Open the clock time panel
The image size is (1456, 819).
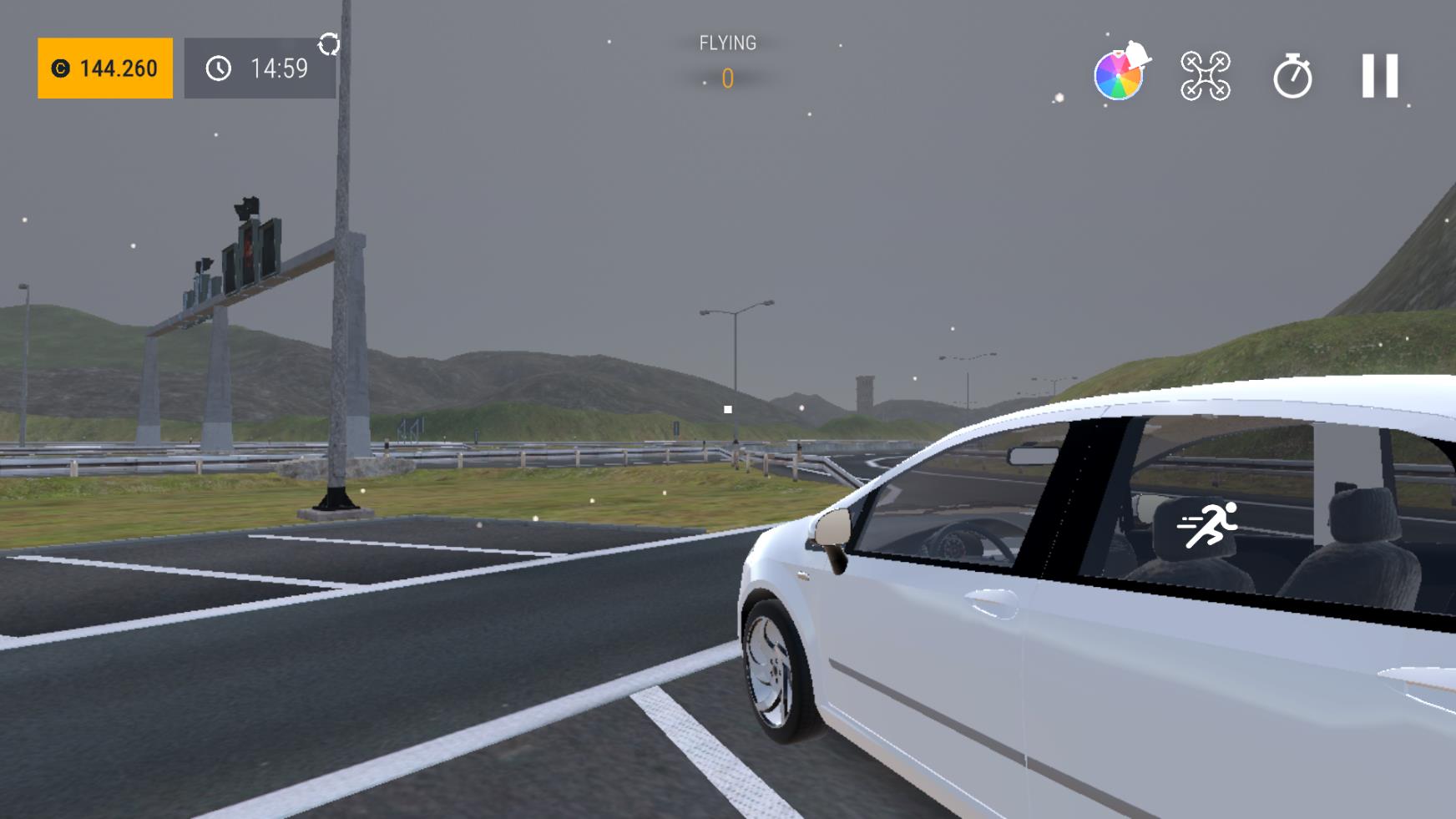click(x=260, y=68)
